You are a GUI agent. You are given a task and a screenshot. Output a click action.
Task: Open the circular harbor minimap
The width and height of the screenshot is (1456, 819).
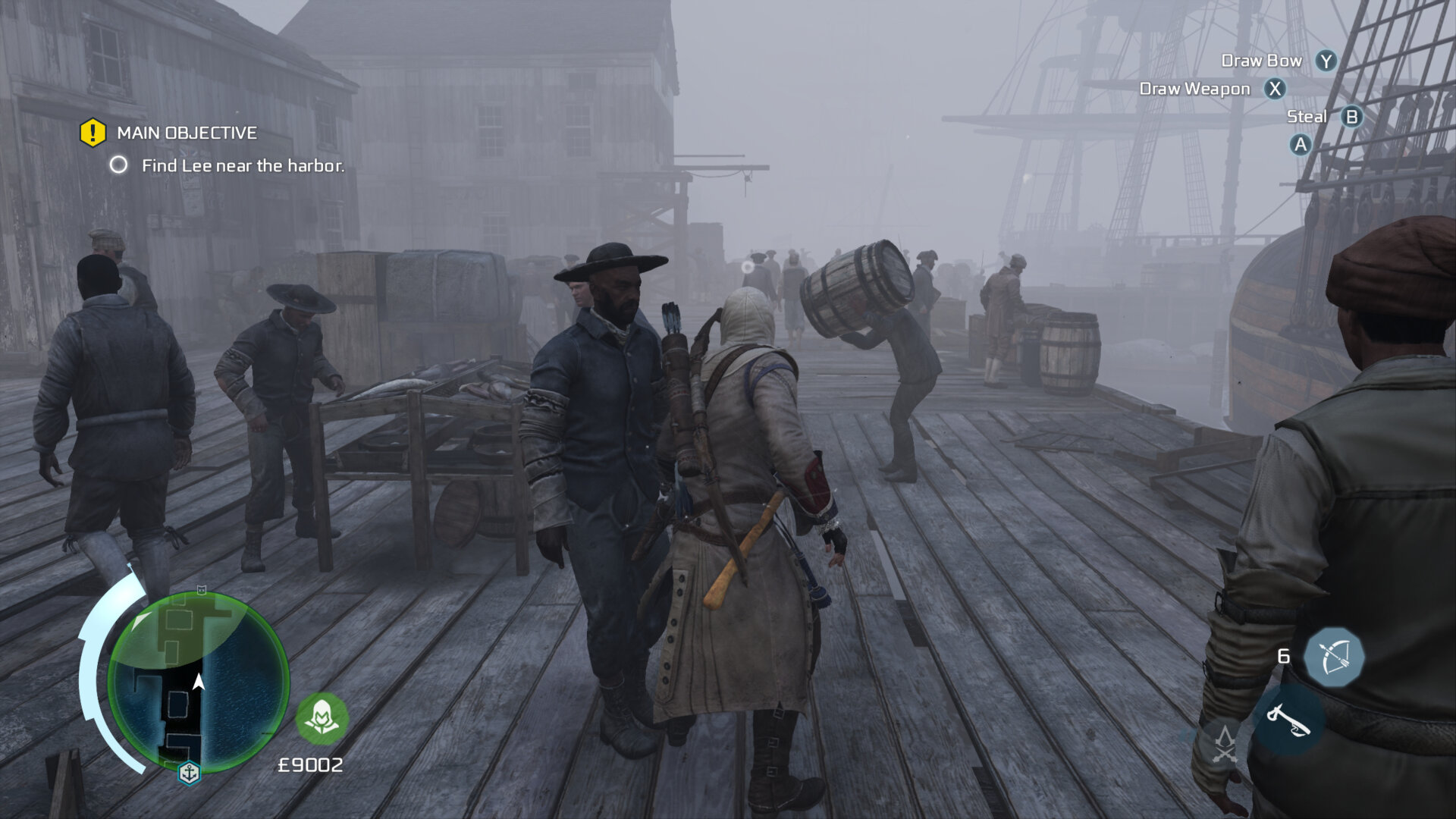(x=198, y=682)
